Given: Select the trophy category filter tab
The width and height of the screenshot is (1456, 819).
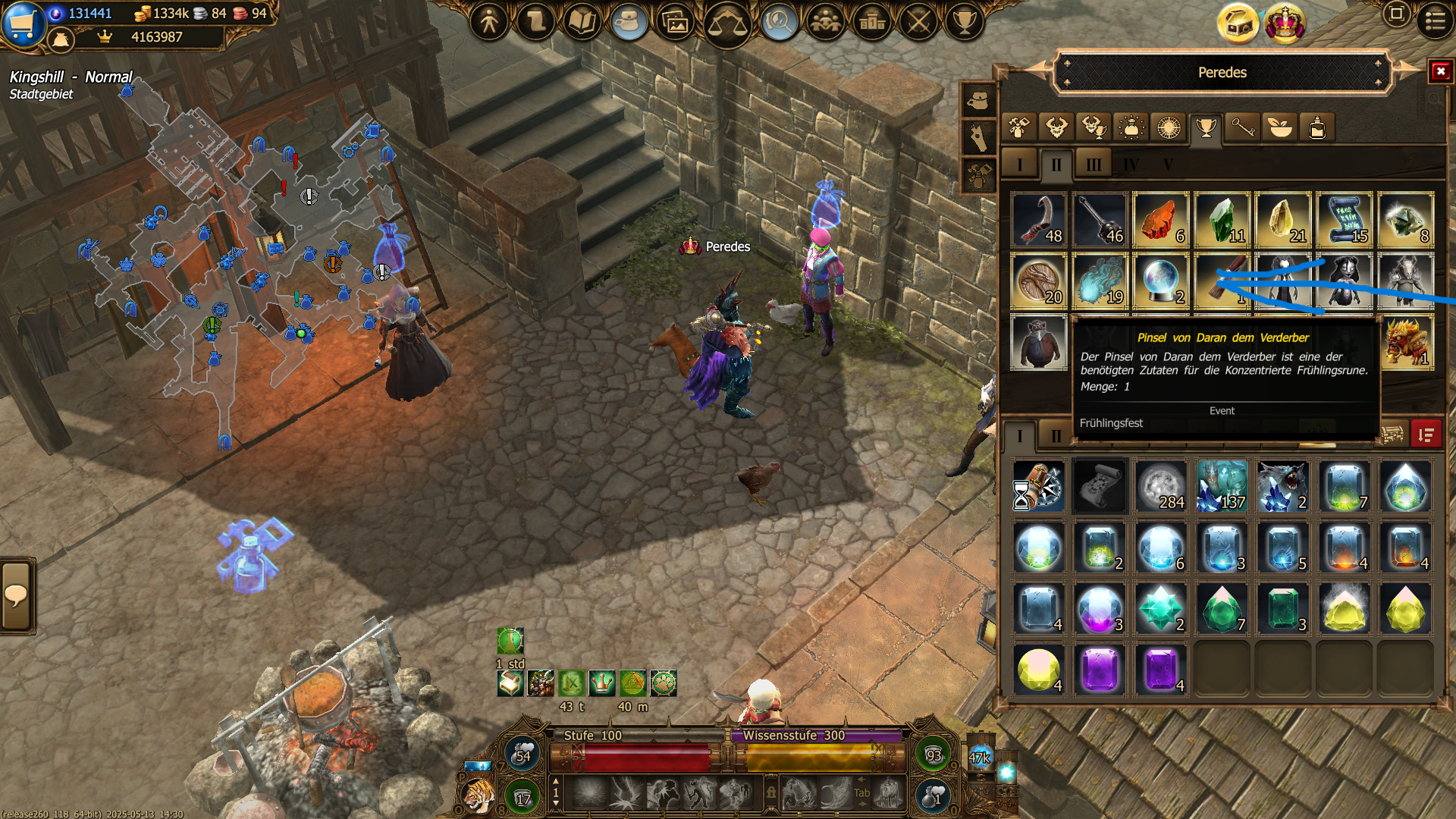Looking at the screenshot, I should 1206,128.
